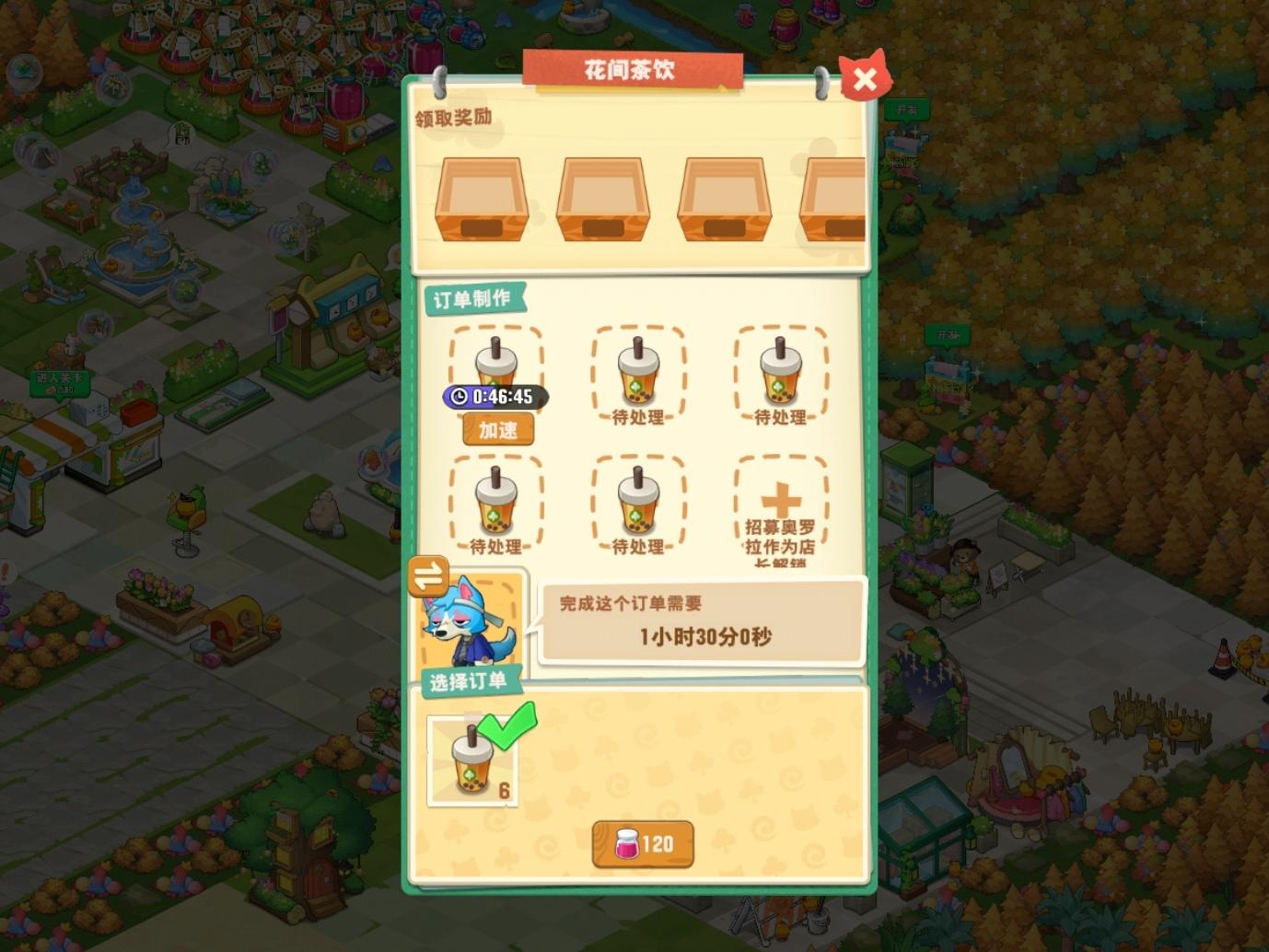Click the bottom-middle 待处理 tea cup icon
Viewport: 1269px width, 952px height.
(638, 502)
